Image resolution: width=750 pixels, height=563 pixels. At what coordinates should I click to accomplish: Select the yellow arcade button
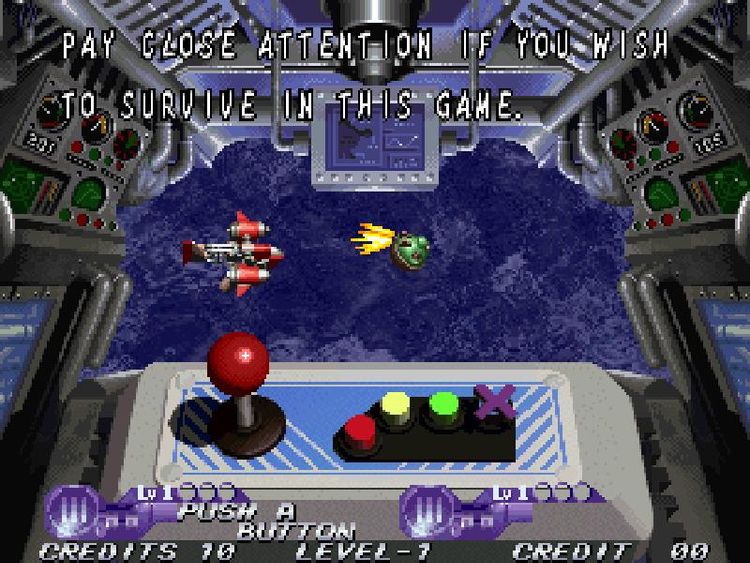tap(397, 407)
